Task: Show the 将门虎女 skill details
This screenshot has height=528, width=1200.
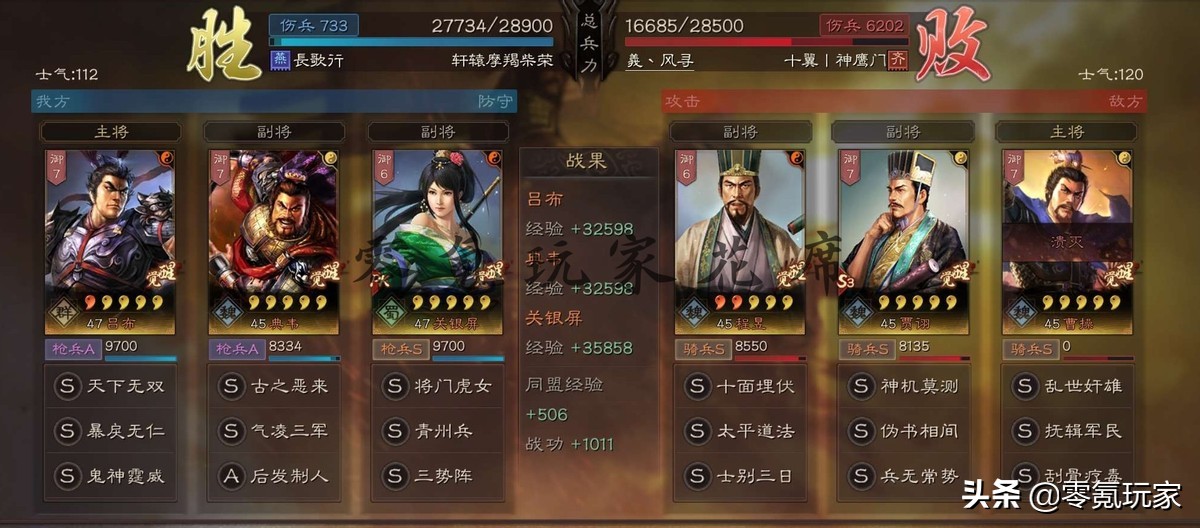Action: (x=438, y=386)
